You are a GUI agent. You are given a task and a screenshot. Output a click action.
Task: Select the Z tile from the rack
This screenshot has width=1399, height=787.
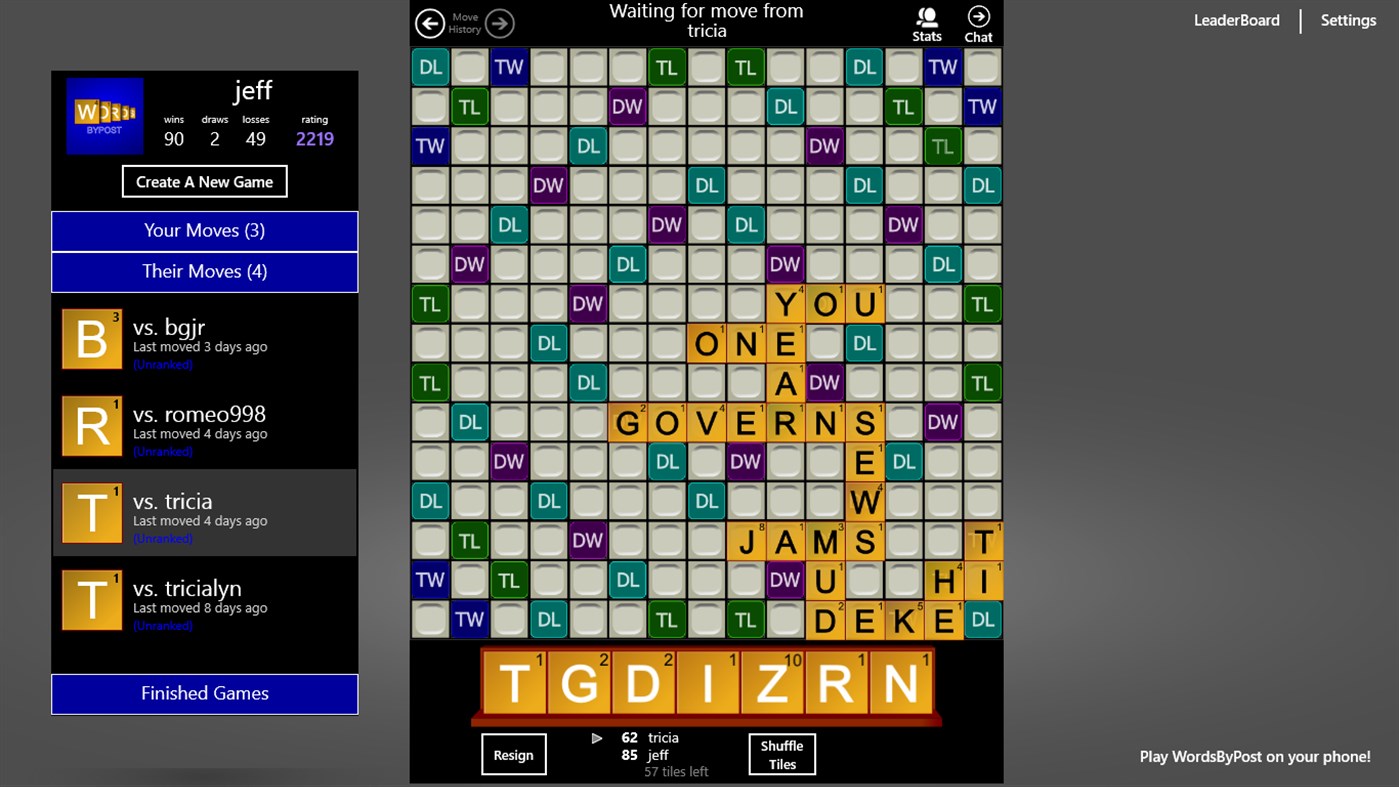pyautogui.click(x=772, y=682)
